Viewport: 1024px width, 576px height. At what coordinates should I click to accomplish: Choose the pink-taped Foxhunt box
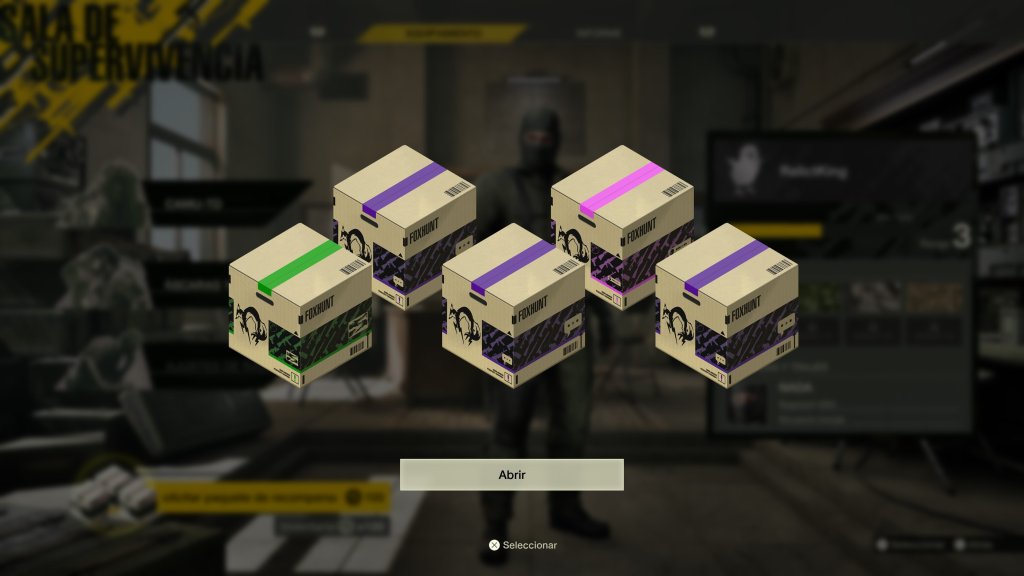(623, 226)
